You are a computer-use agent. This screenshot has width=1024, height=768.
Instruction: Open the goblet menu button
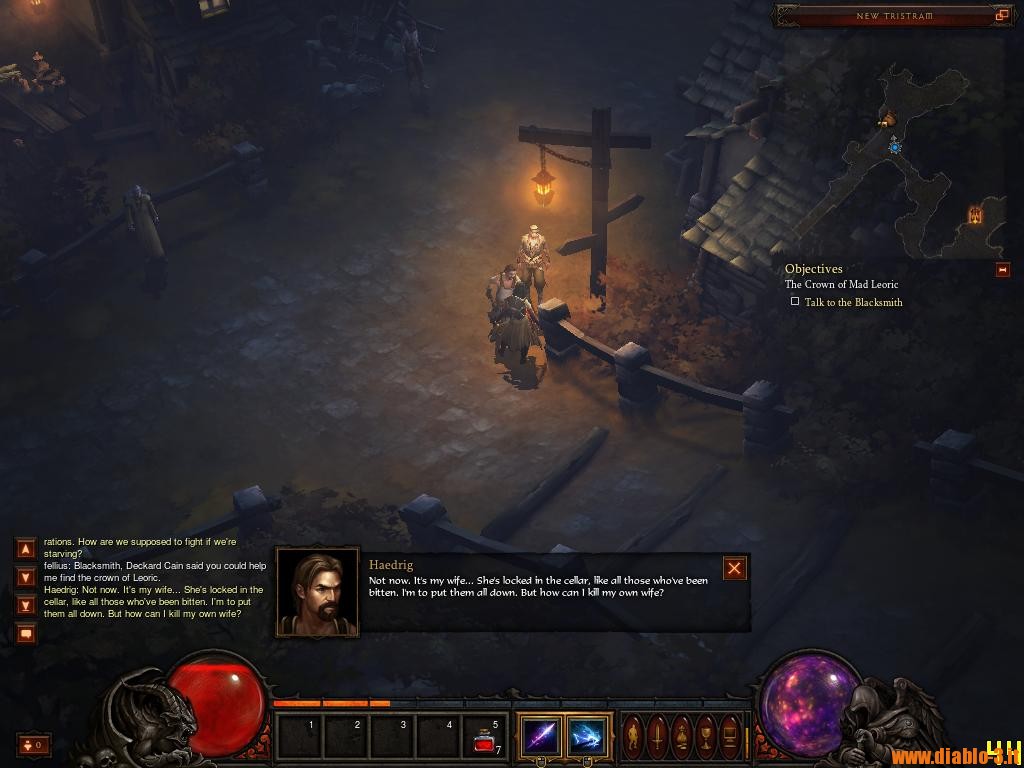coord(706,738)
